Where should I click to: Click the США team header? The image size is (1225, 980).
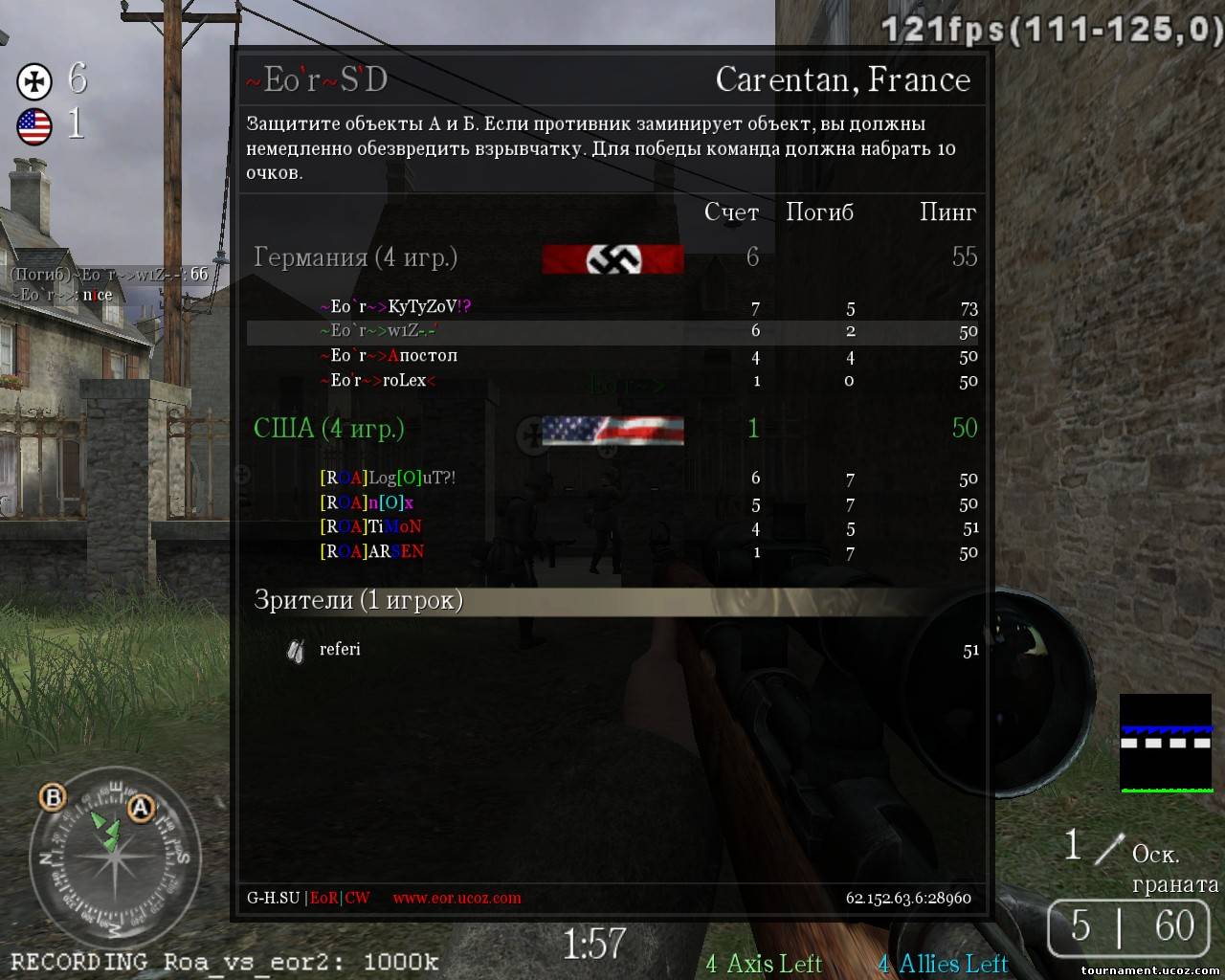pyautogui.click(x=328, y=429)
